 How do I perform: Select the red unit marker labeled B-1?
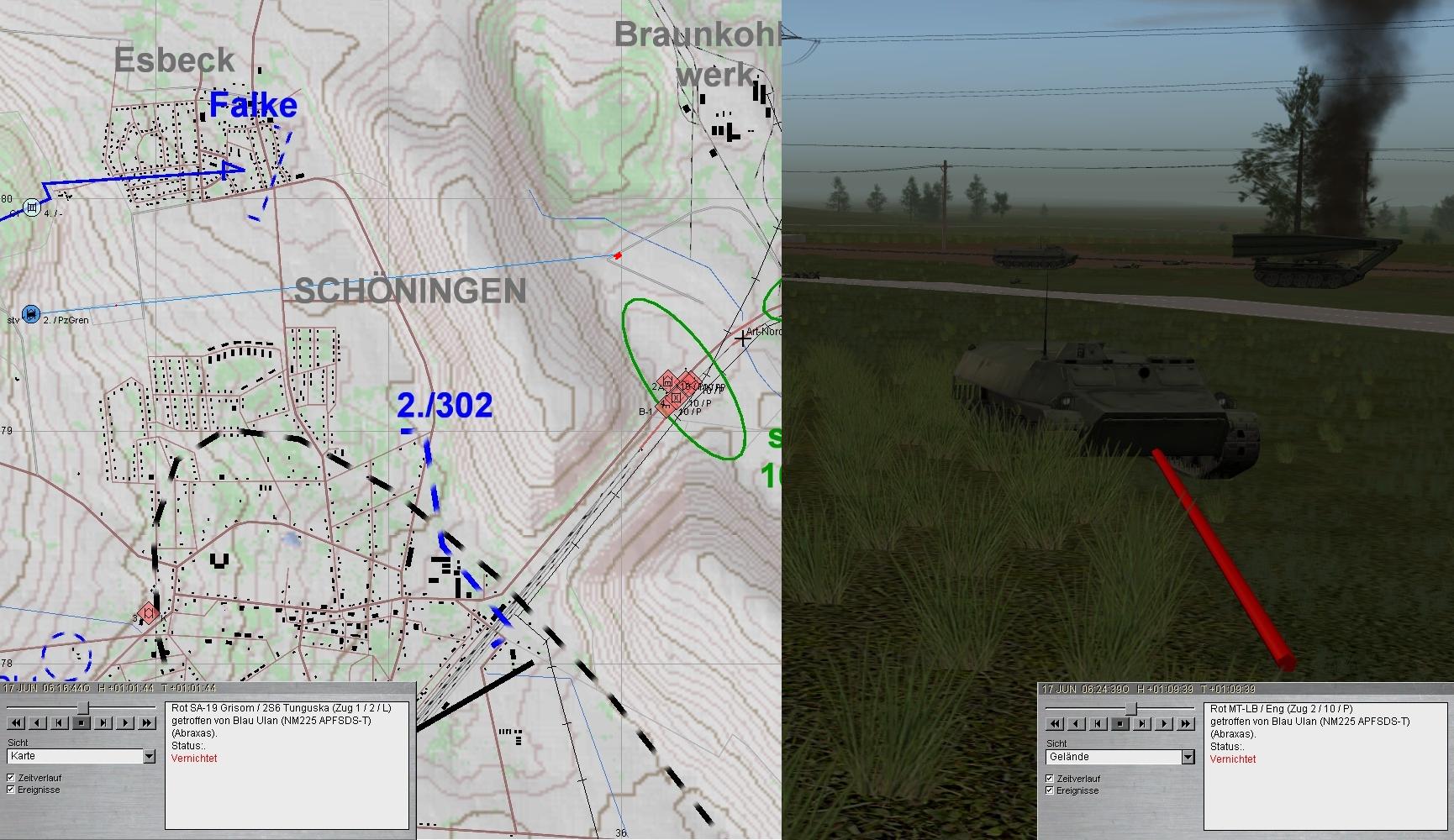click(666, 407)
